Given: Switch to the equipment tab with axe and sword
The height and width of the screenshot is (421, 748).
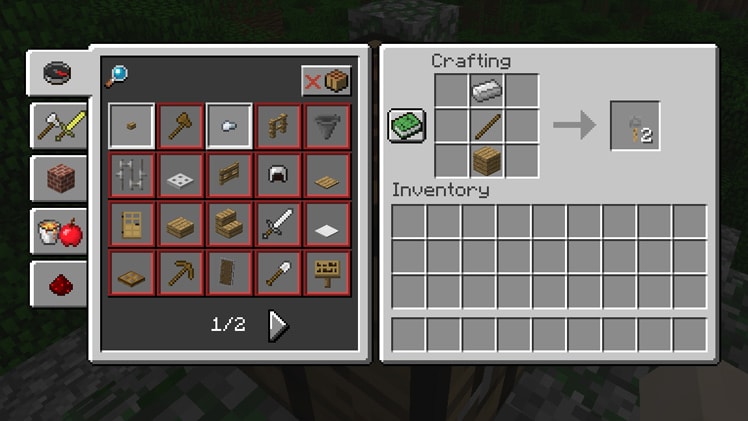Looking at the screenshot, I should 60,125.
